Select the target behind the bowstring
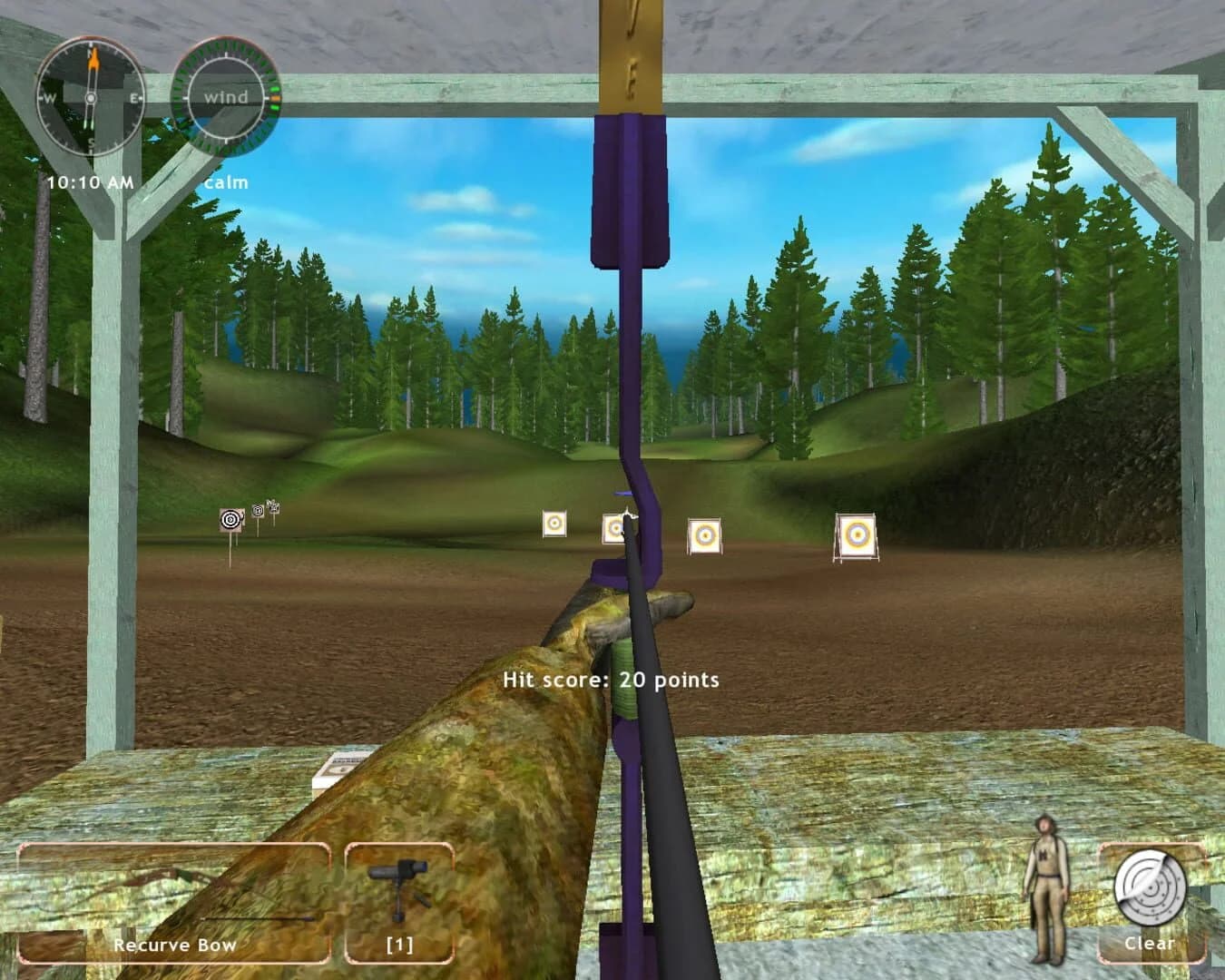This screenshot has width=1225, height=980. 613,526
